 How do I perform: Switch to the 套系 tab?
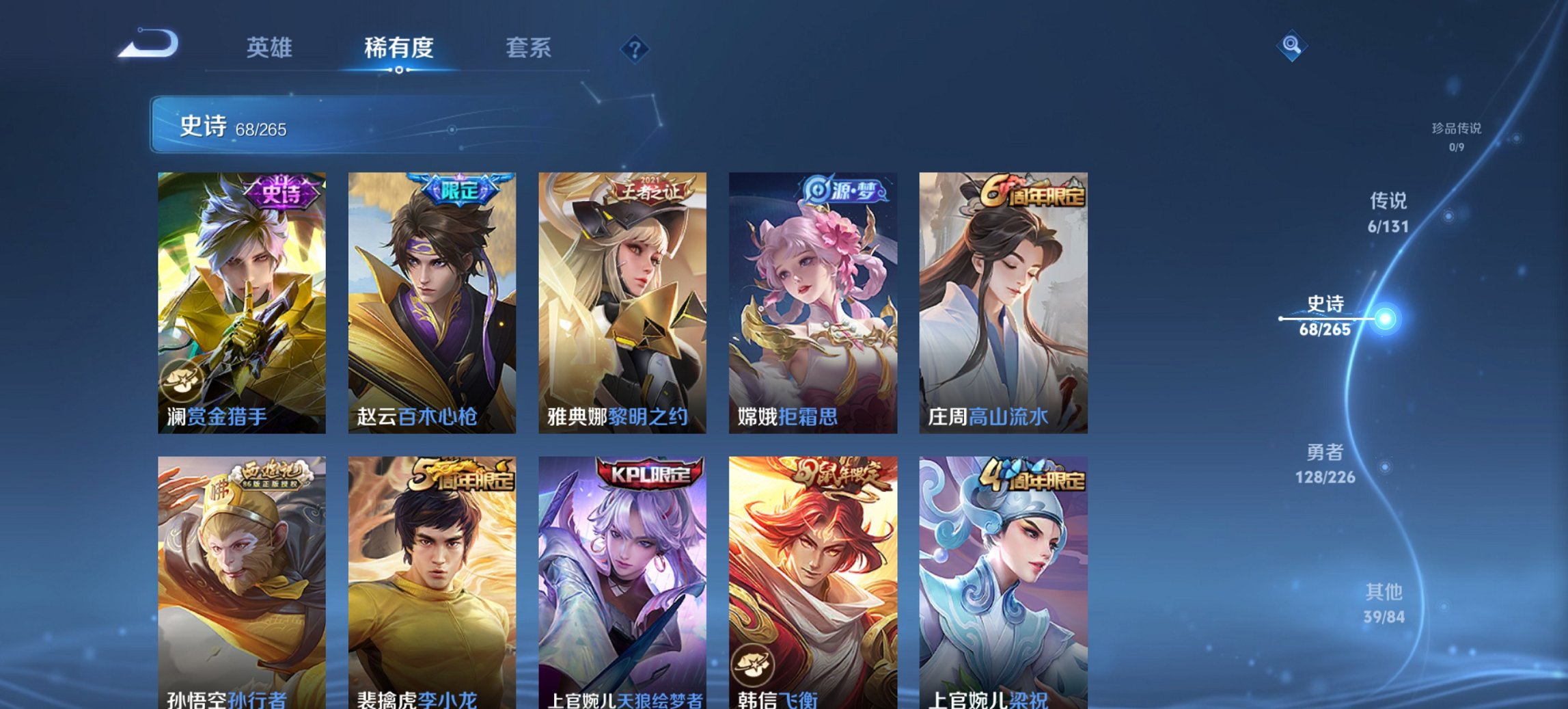tap(529, 48)
